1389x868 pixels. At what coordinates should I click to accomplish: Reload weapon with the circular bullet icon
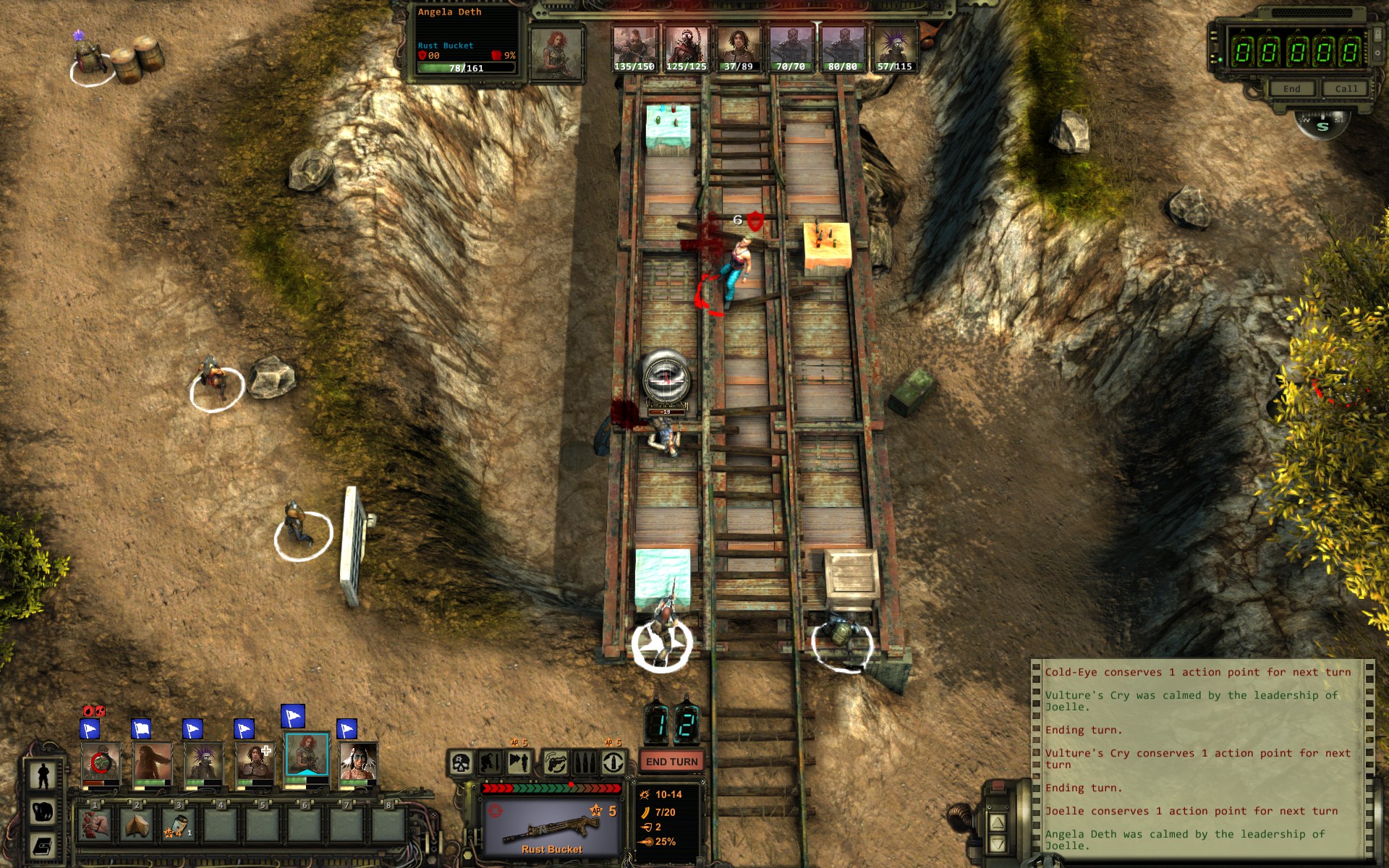pos(613,762)
